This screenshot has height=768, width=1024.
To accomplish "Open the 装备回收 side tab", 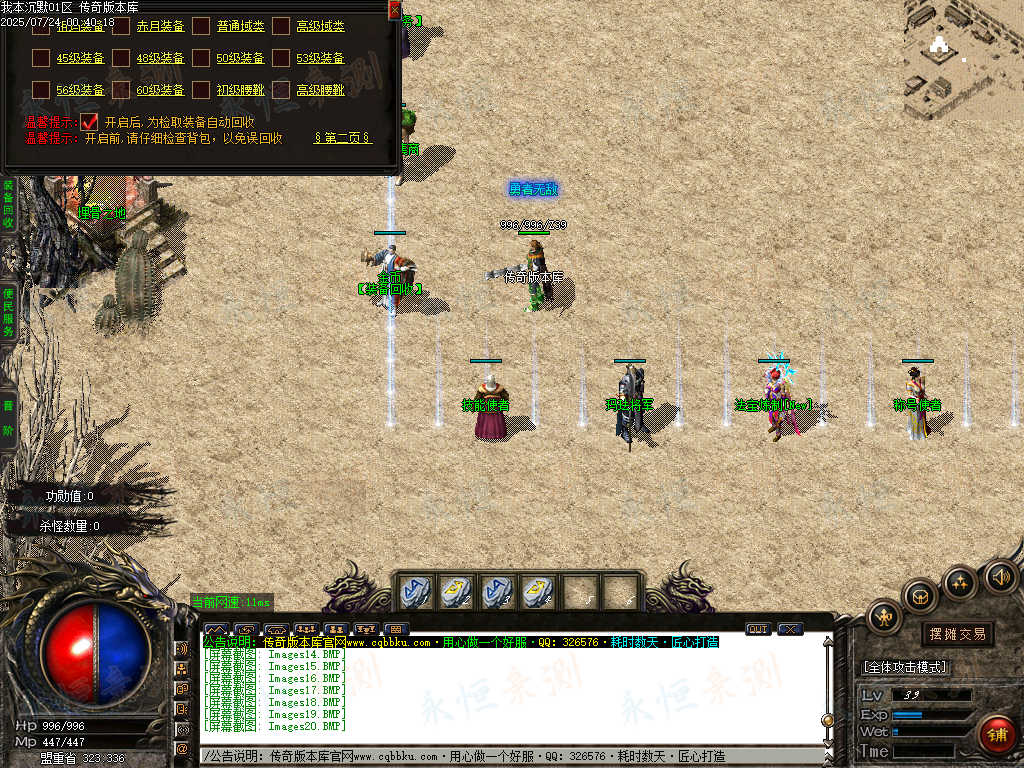I will click(x=8, y=203).
